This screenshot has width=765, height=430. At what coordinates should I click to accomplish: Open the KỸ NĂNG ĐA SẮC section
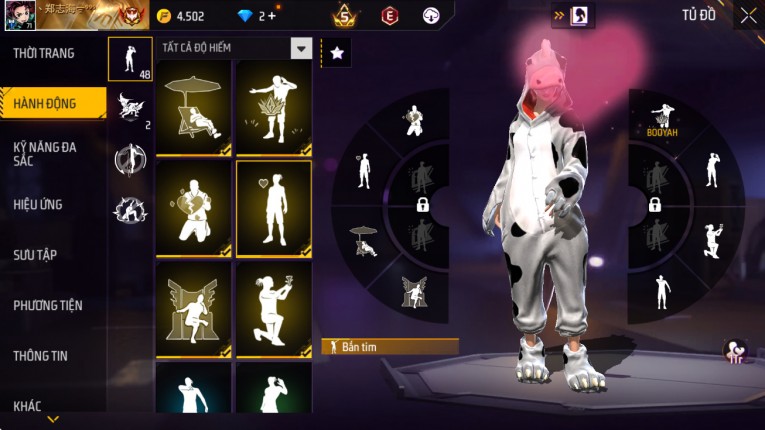[x=44, y=153]
